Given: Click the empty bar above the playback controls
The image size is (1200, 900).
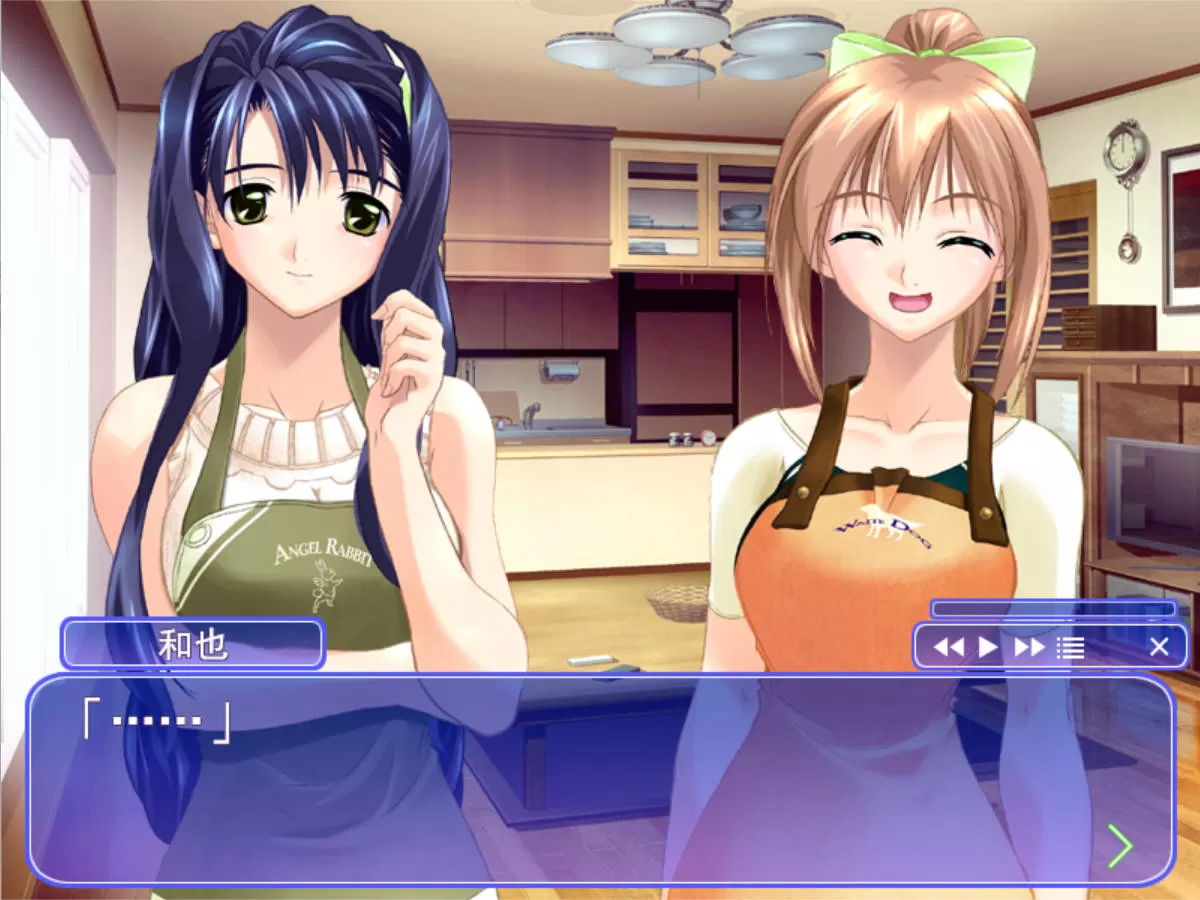Looking at the screenshot, I should pyautogui.click(x=1053, y=609).
